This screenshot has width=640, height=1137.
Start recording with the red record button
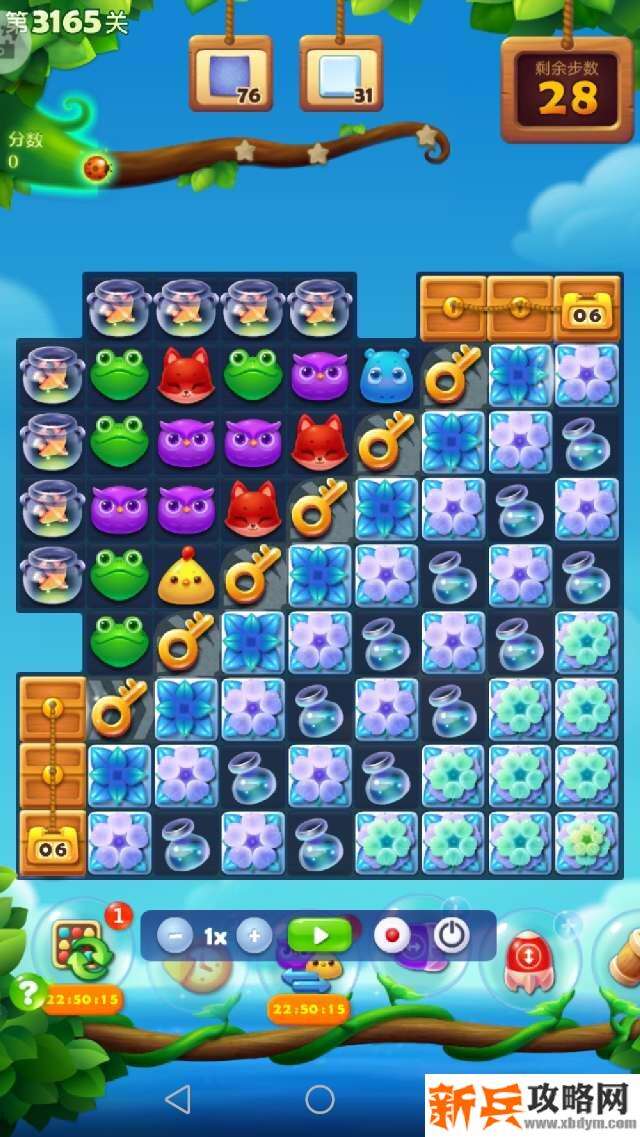pos(392,936)
